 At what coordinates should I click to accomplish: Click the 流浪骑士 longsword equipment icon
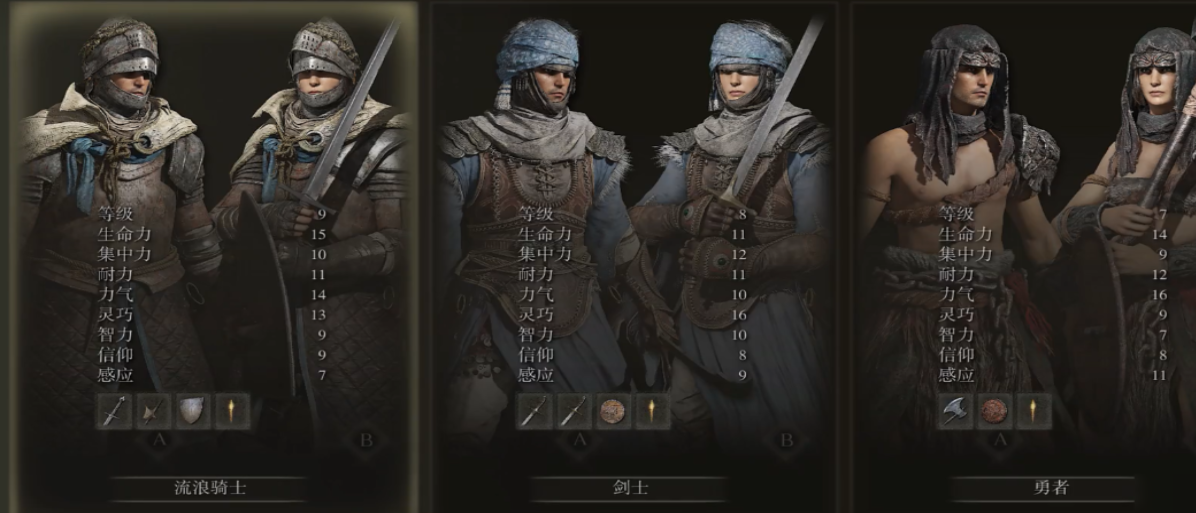pos(115,412)
